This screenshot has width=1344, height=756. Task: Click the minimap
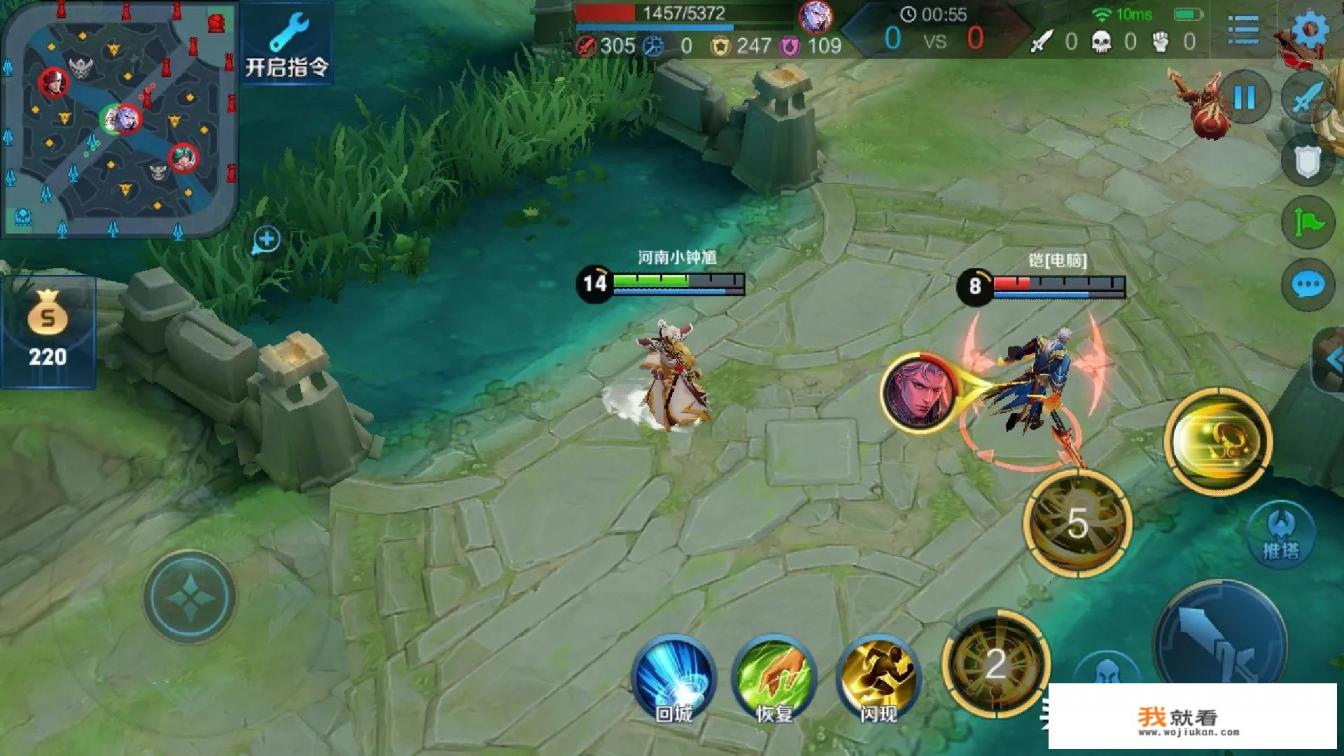(x=119, y=120)
